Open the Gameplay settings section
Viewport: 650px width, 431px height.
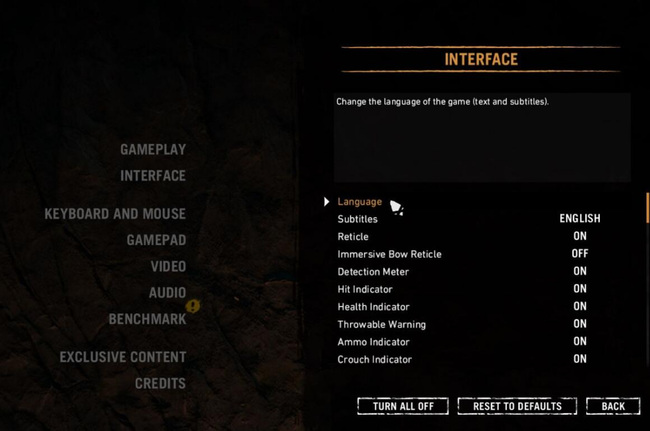coord(153,149)
